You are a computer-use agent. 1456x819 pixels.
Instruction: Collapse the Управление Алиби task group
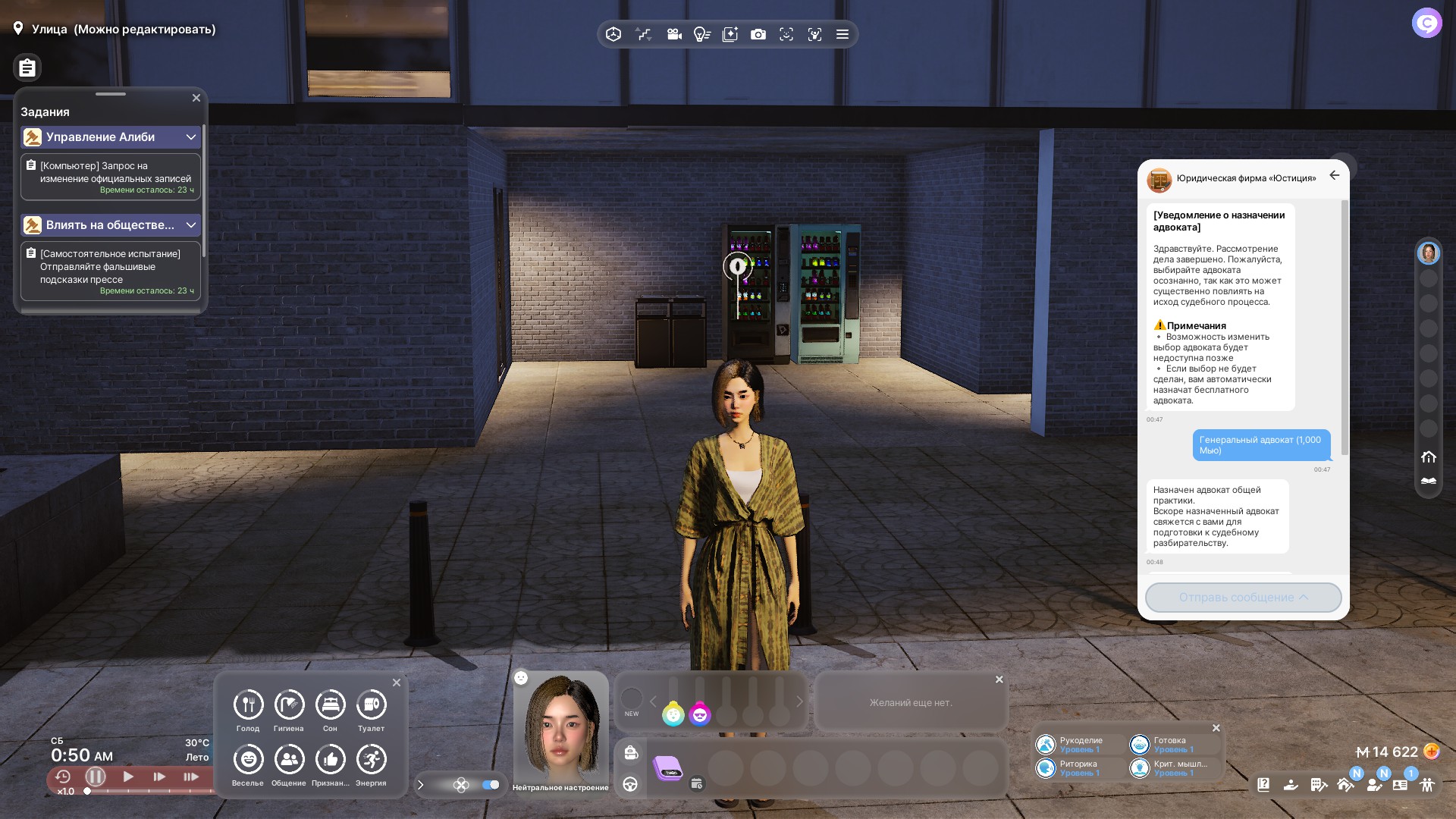(191, 137)
